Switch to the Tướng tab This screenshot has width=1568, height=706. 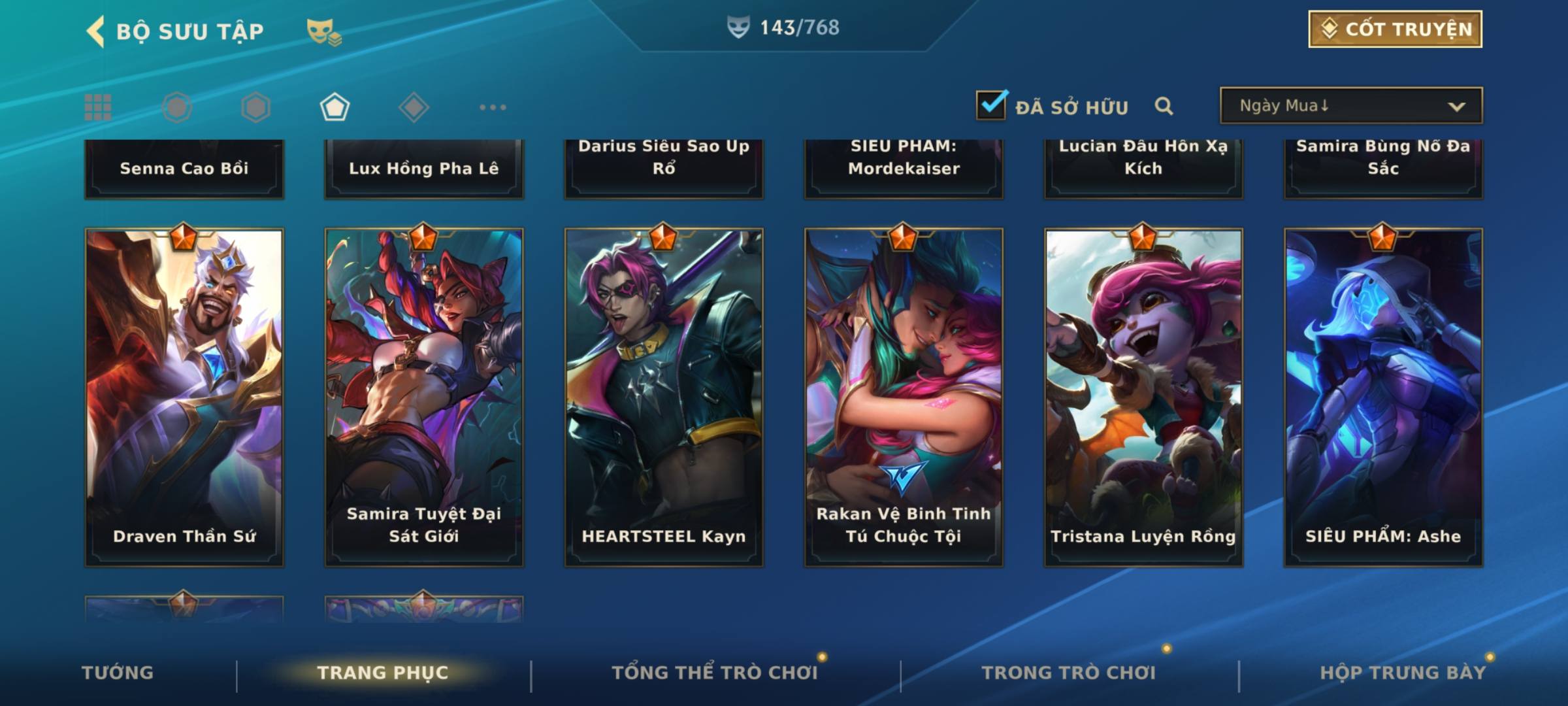(118, 673)
